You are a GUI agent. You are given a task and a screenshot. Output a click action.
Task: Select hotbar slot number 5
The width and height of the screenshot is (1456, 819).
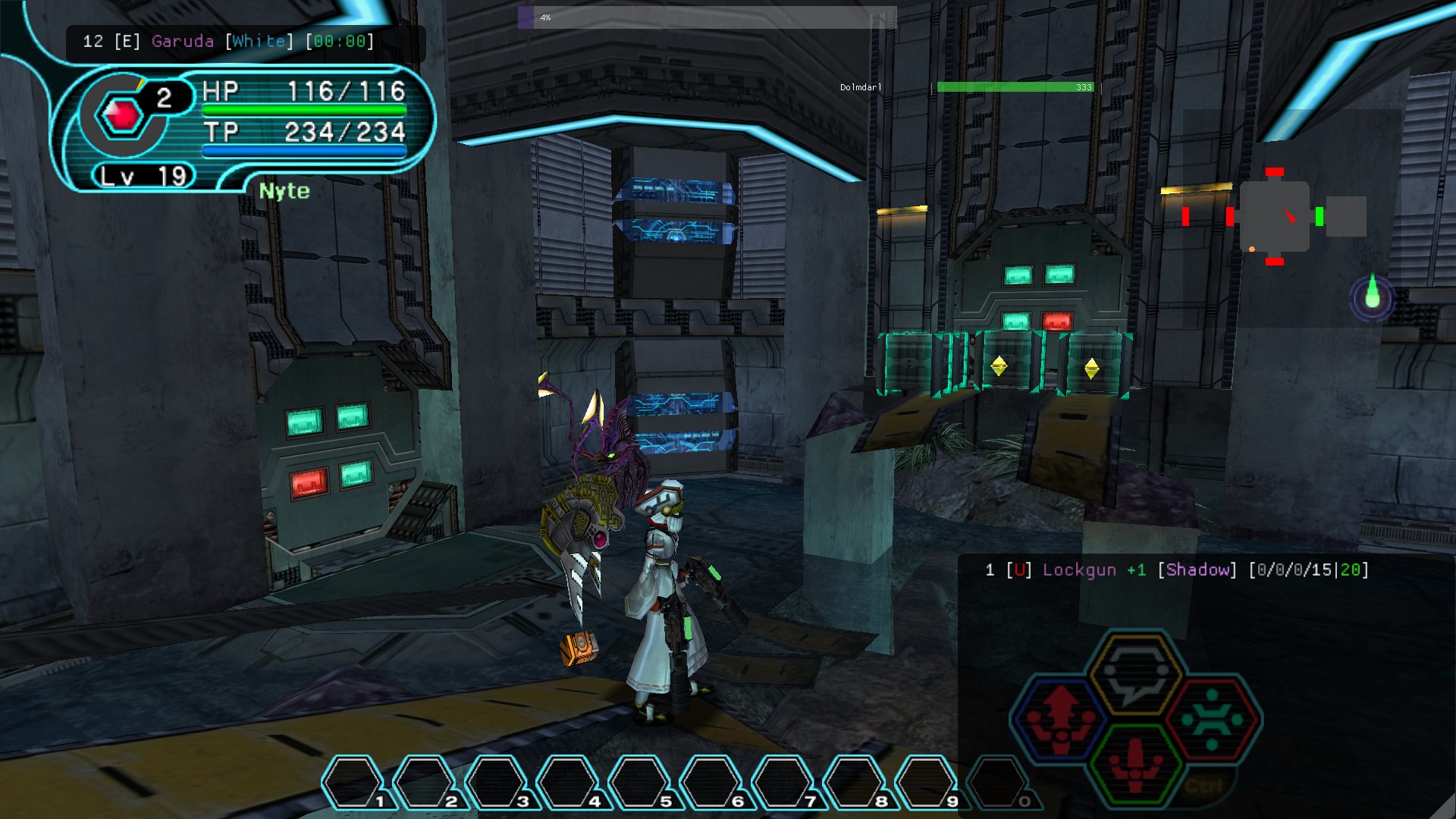(x=640, y=782)
